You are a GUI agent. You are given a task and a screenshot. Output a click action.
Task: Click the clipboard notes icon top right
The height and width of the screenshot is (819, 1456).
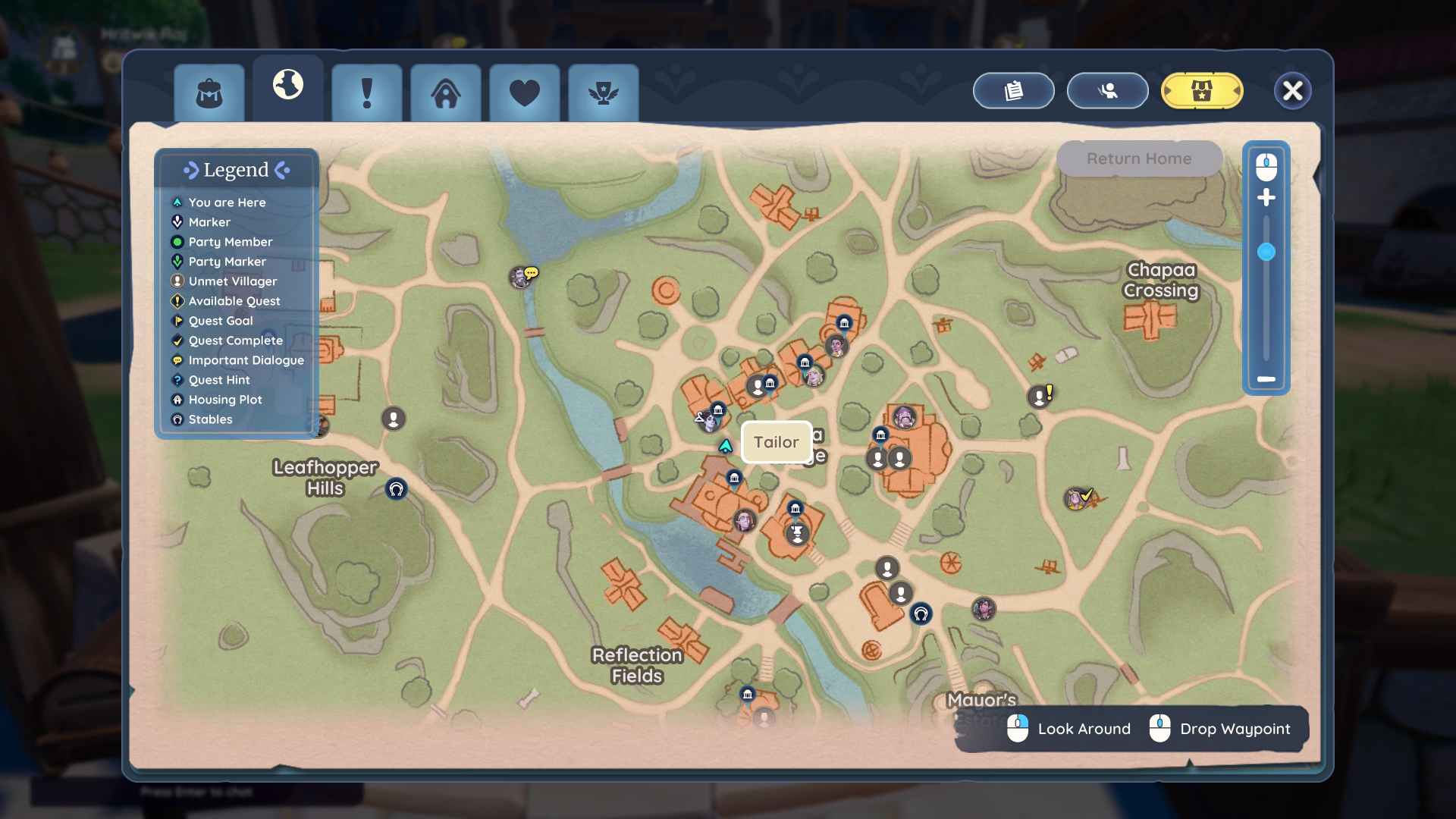tap(1012, 90)
